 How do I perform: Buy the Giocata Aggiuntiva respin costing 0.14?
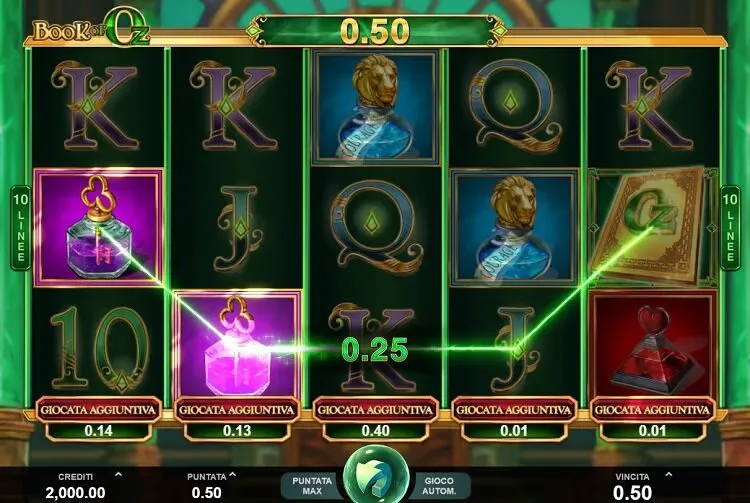pyautogui.click(x=97, y=409)
